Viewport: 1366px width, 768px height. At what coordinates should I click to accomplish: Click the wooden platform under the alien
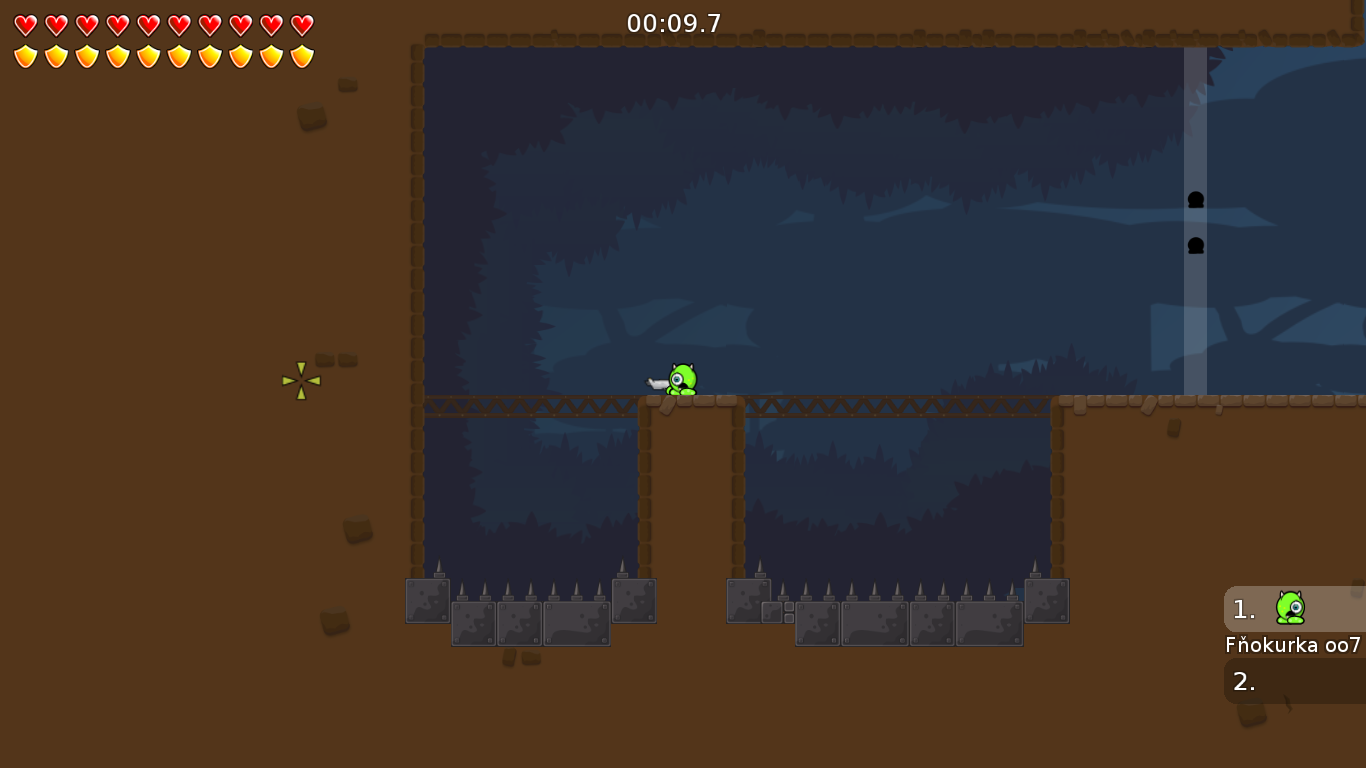tap(690, 404)
